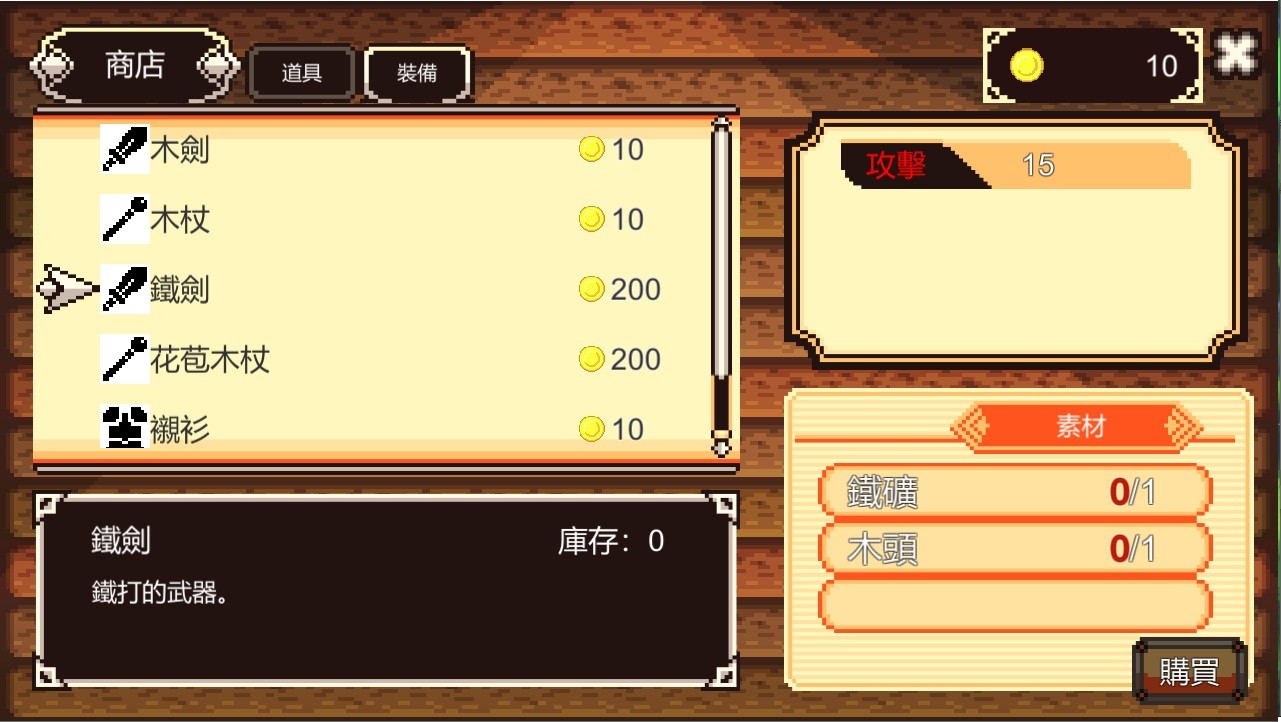Select the wooden sword (木劍) weapon icon

[x=125, y=148]
